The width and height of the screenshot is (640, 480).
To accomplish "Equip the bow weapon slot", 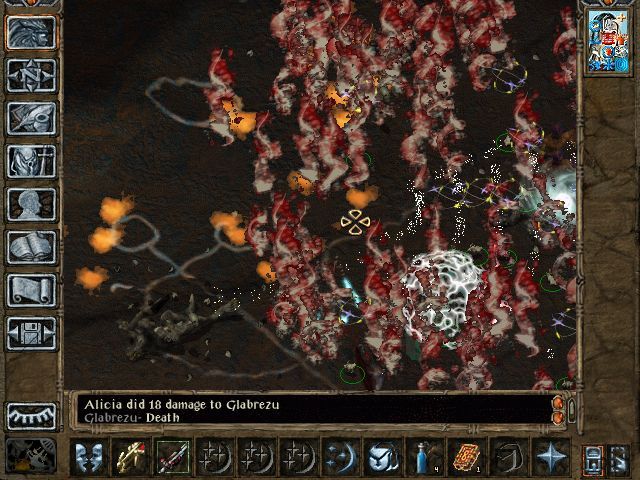I will (x=131, y=457).
